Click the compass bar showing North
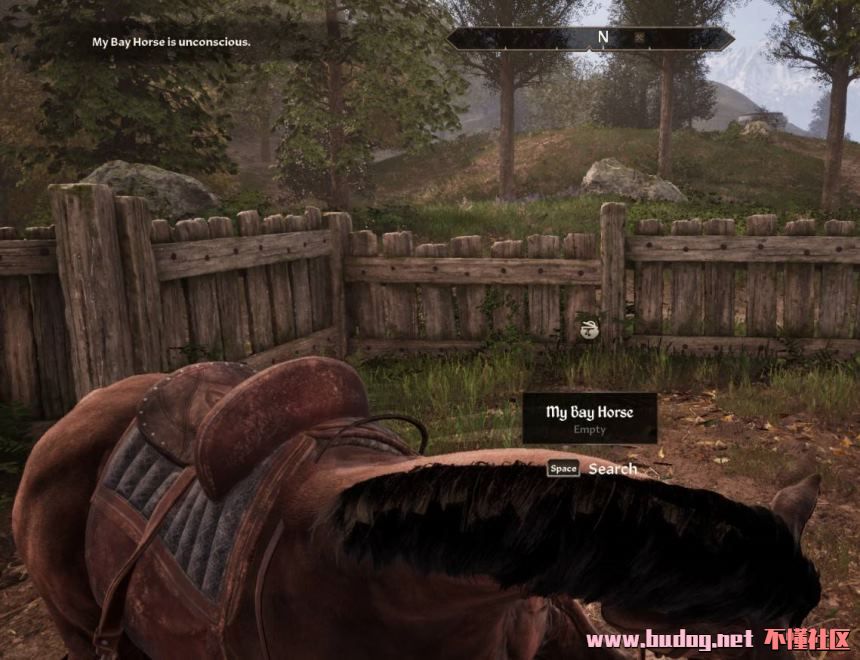Viewport: 860px width, 660px height. [x=590, y=38]
